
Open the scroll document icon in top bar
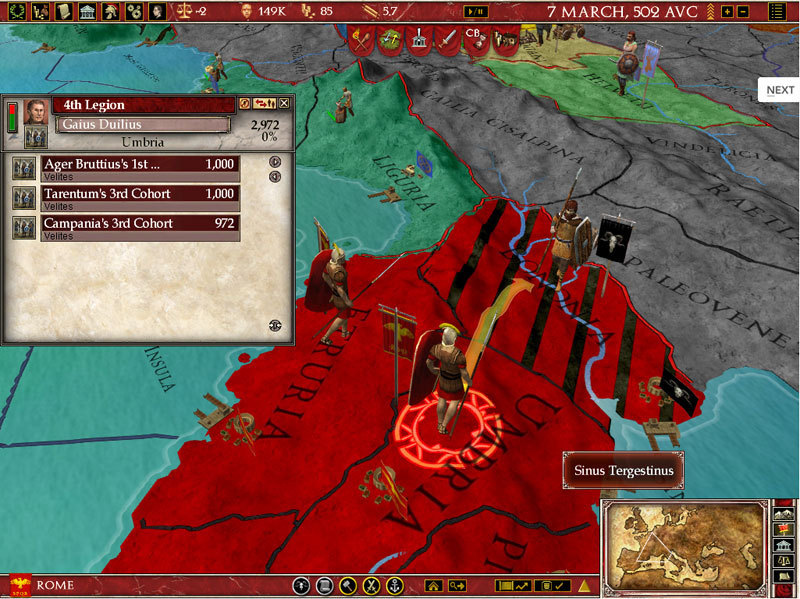pos(62,12)
